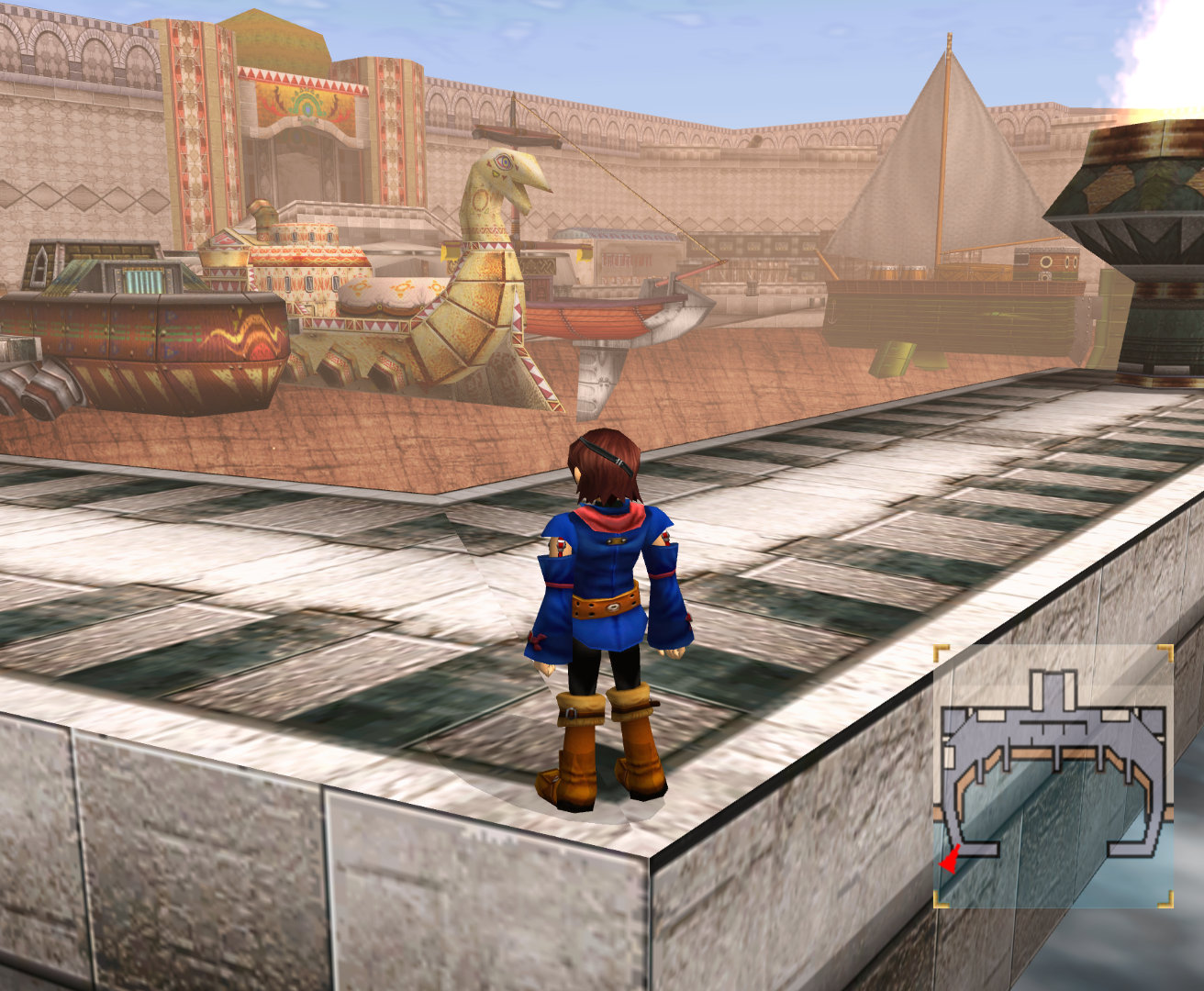Select the red player arrow on the minimap

949,861
